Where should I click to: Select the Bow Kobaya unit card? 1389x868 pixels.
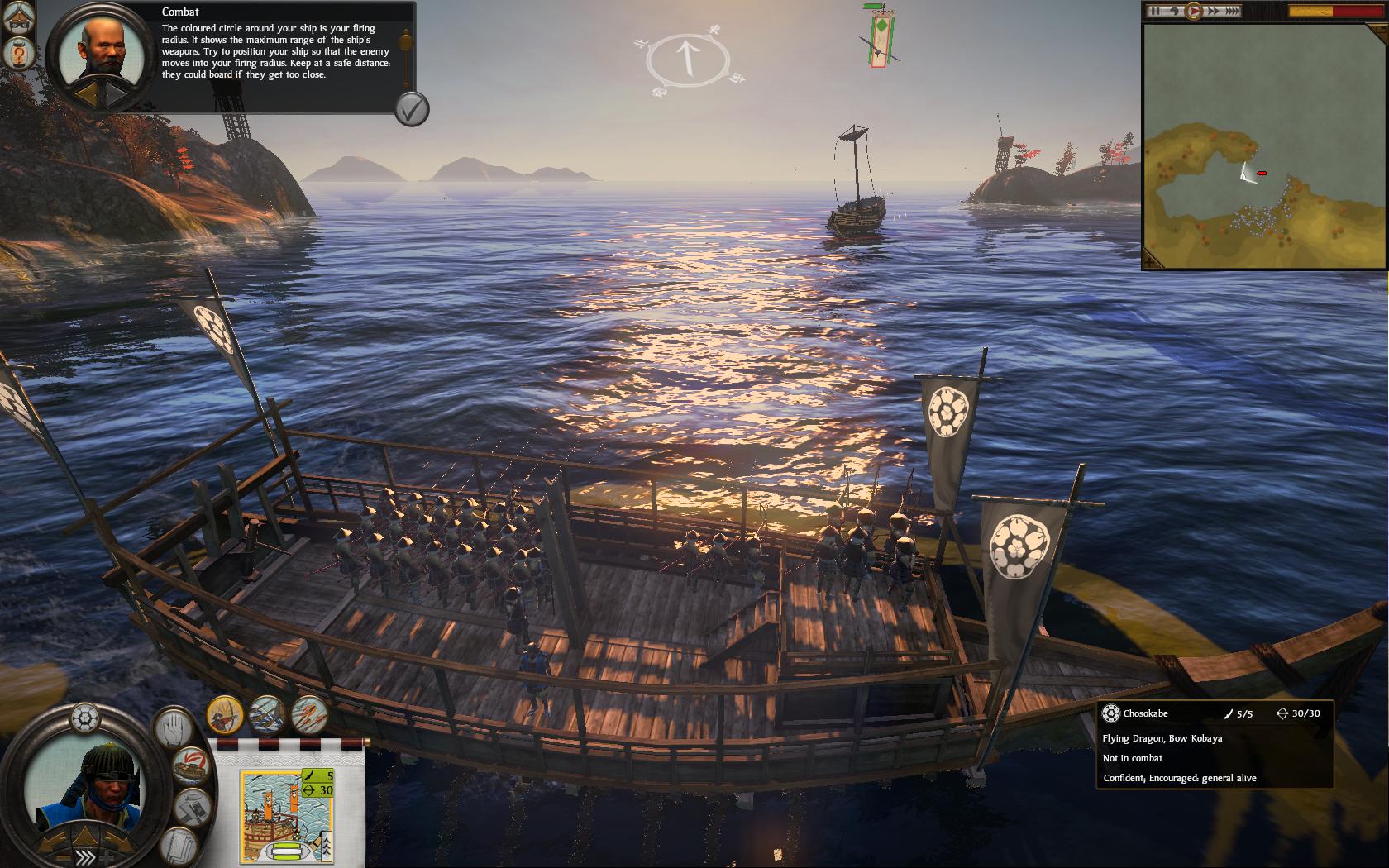(x=286, y=816)
